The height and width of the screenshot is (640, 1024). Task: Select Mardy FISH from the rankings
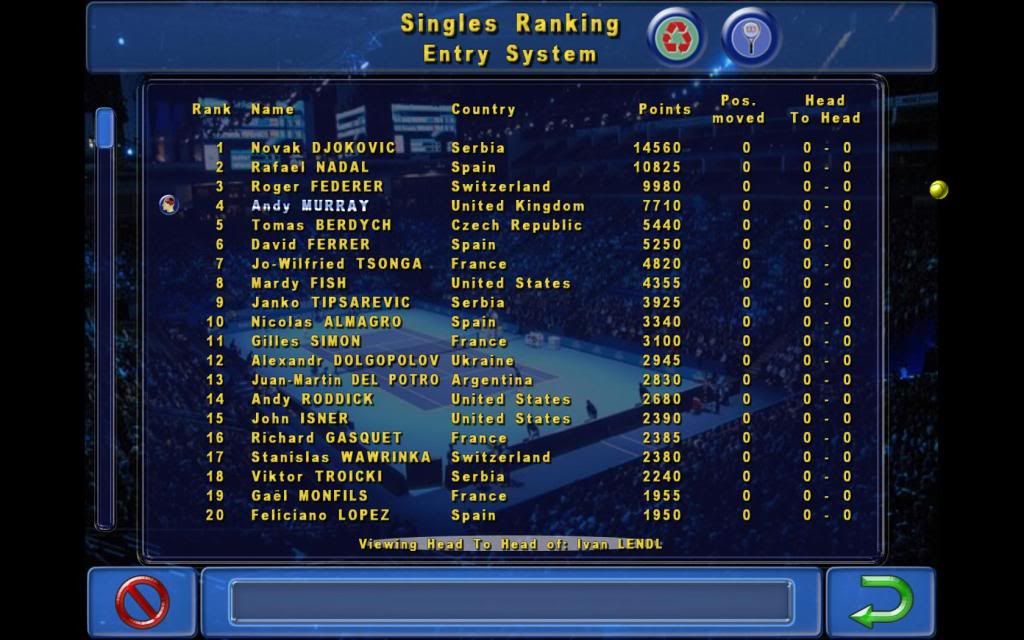pos(299,283)
